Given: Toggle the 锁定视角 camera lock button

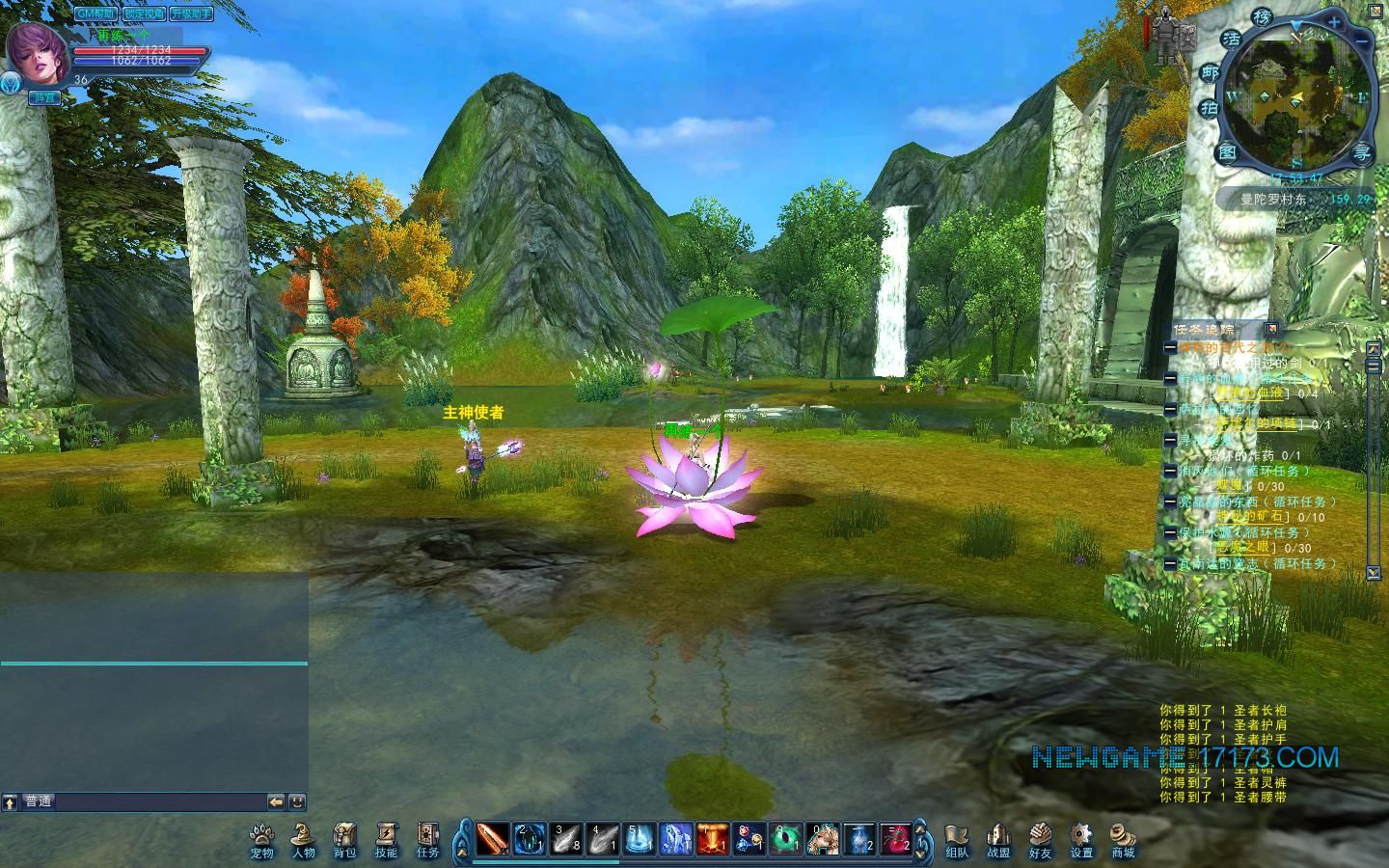Looking at the screenshot, I should (x=143, y=14).
